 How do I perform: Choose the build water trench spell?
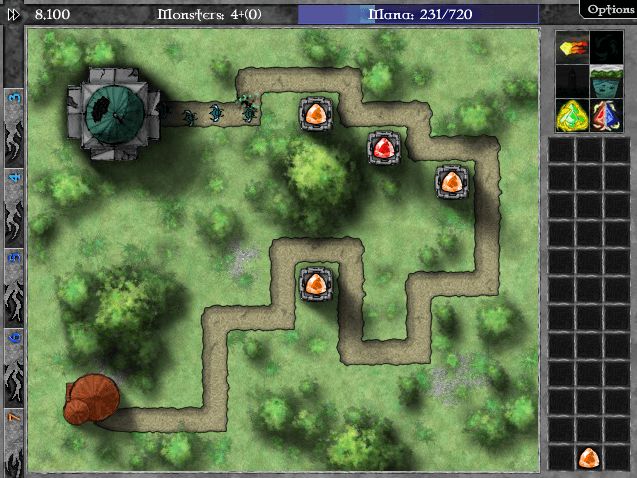[604, 81]
